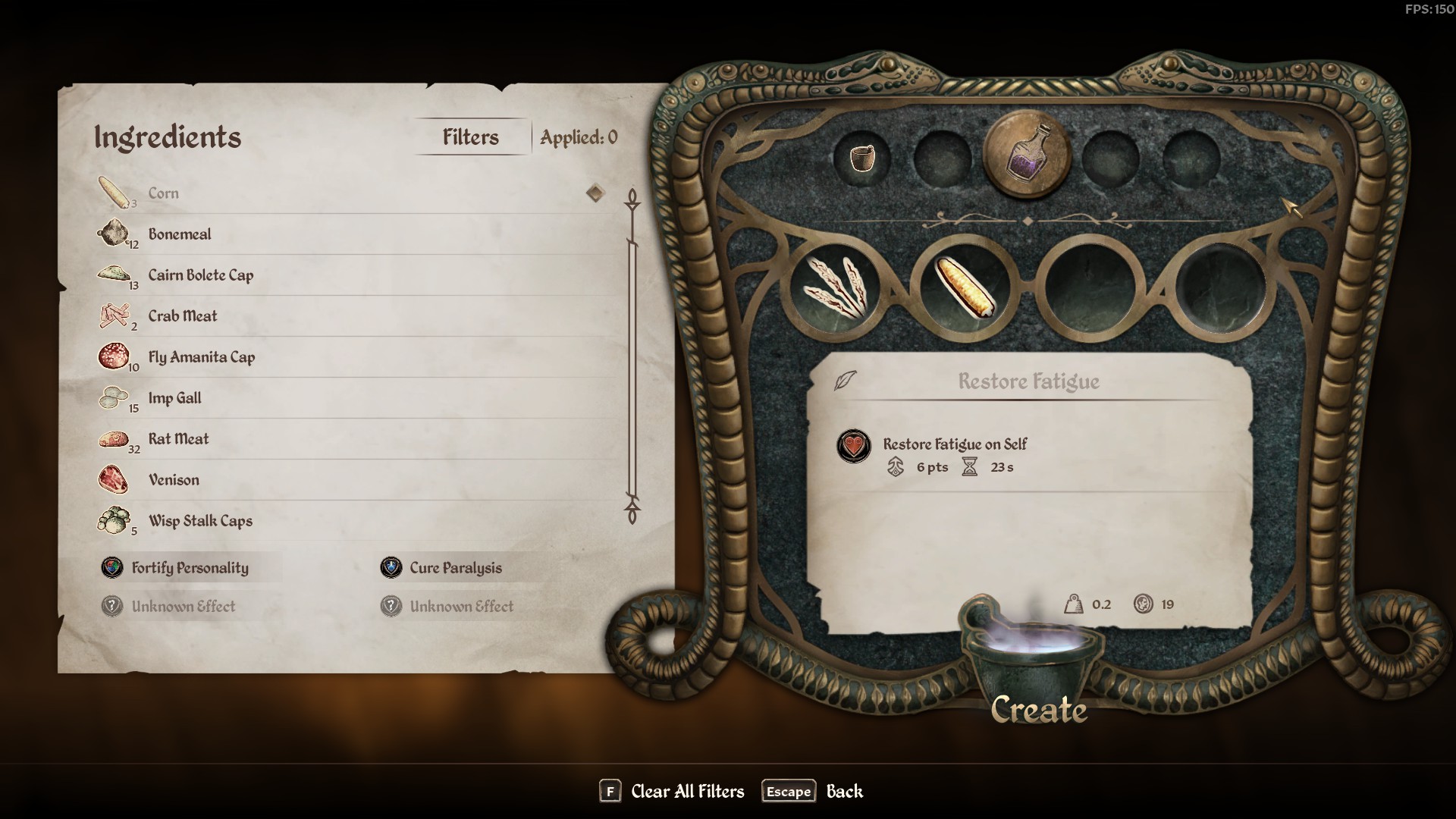This screenshot has width=1456, height=819.
Task: Create the Restore Fatigue potion
Action: tap(1038, 710)
